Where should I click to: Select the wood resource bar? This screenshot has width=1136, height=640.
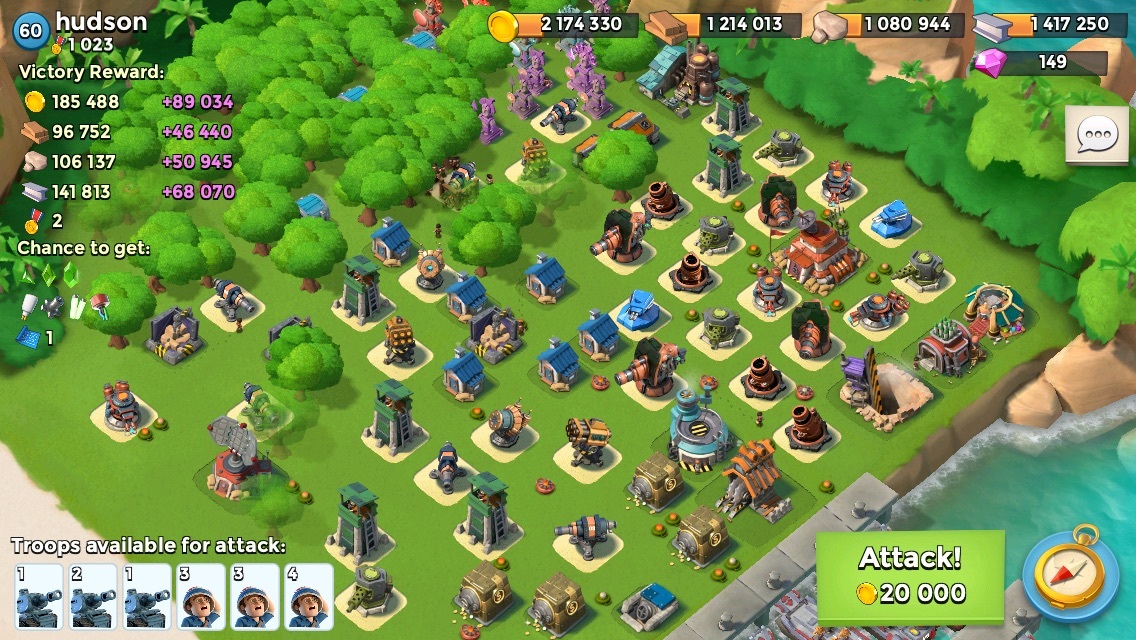point(724,25)
